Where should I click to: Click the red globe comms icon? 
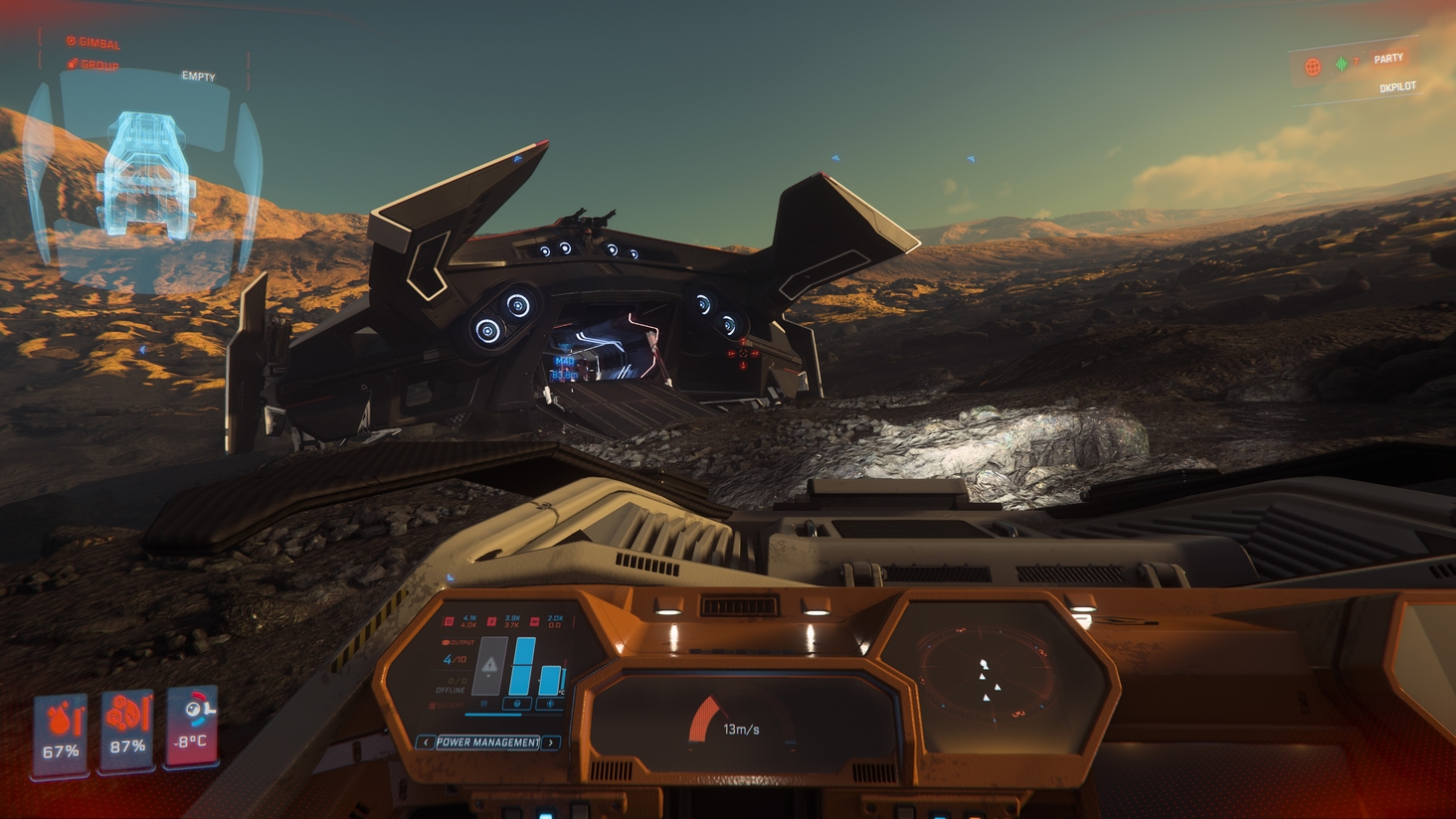click(1313, 68)
